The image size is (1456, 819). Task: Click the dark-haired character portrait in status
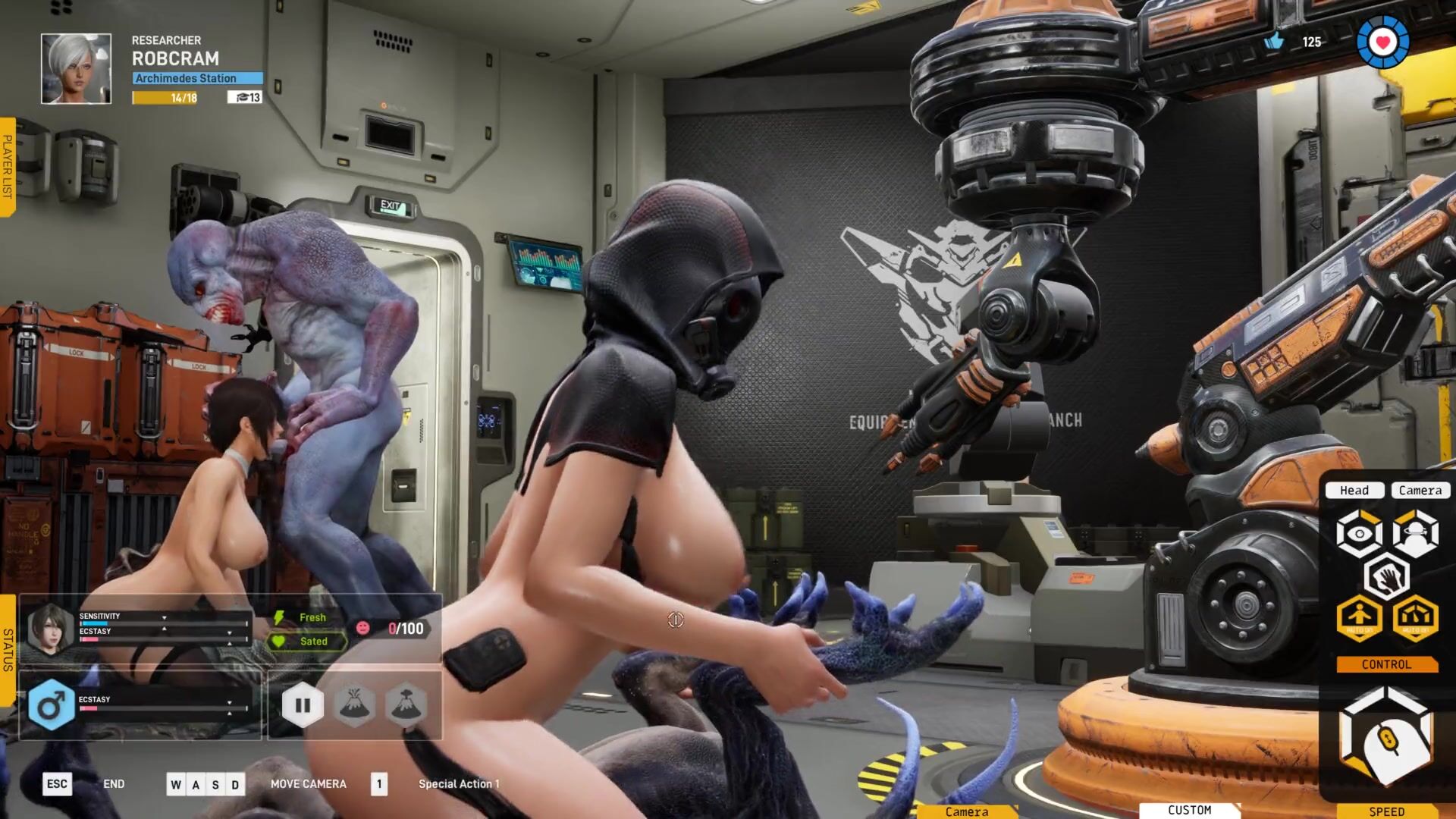click(50, 626)
